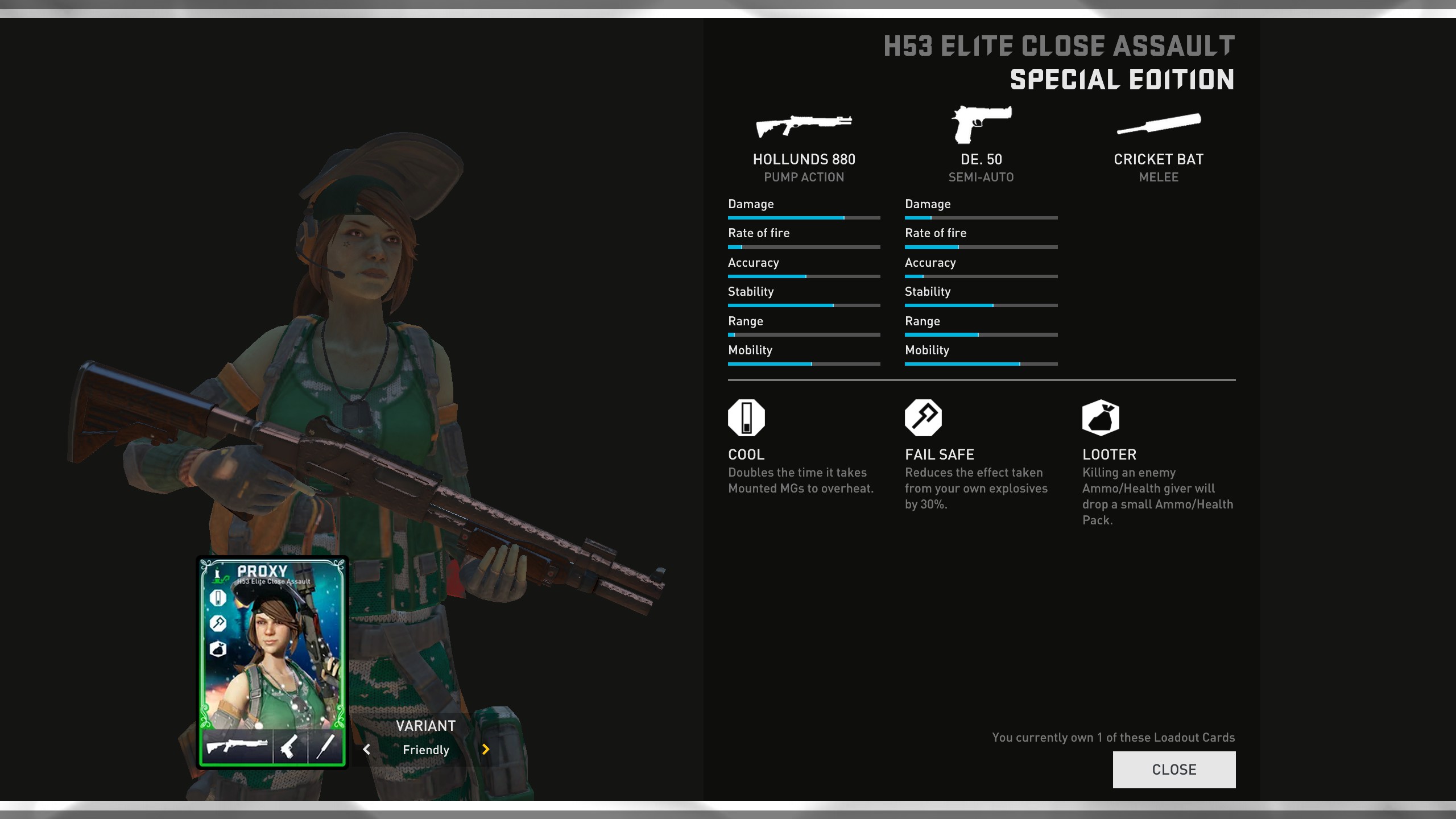Viewport: 1456px width, 819px height.
Task: Switch to the next variant arrow
Action: tap(486, 750)
